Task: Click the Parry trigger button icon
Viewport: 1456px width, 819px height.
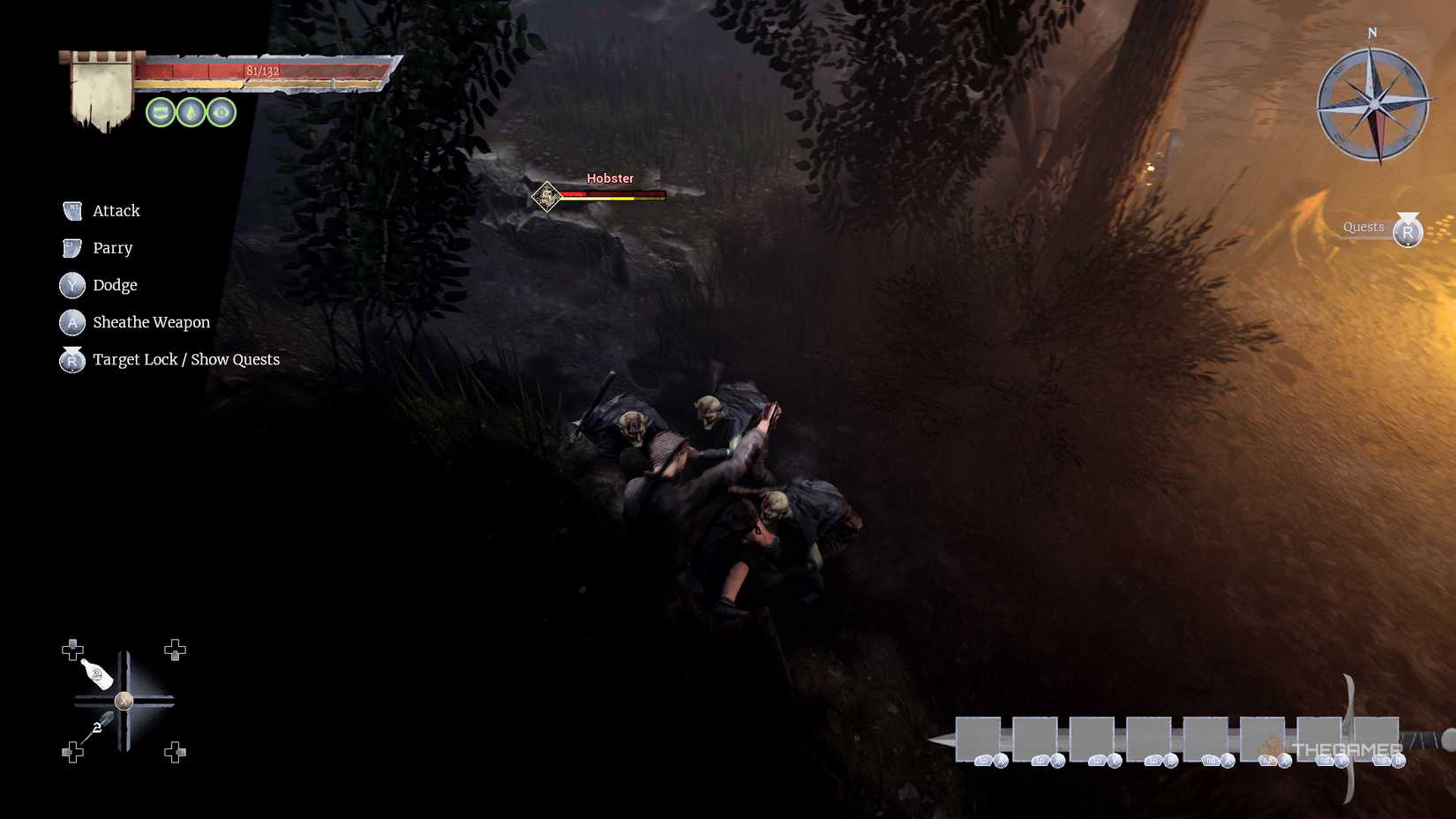Action: click(x=71, y=247)
